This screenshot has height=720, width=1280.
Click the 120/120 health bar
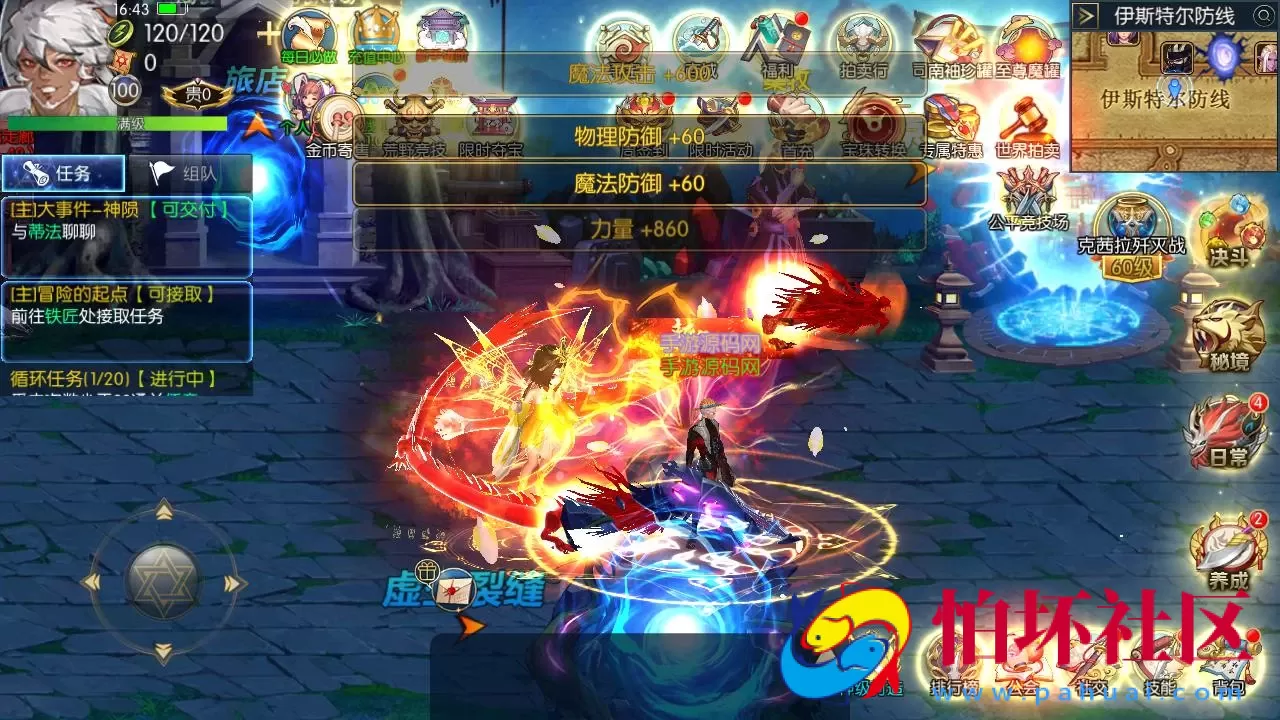click(x=185, y=33)
